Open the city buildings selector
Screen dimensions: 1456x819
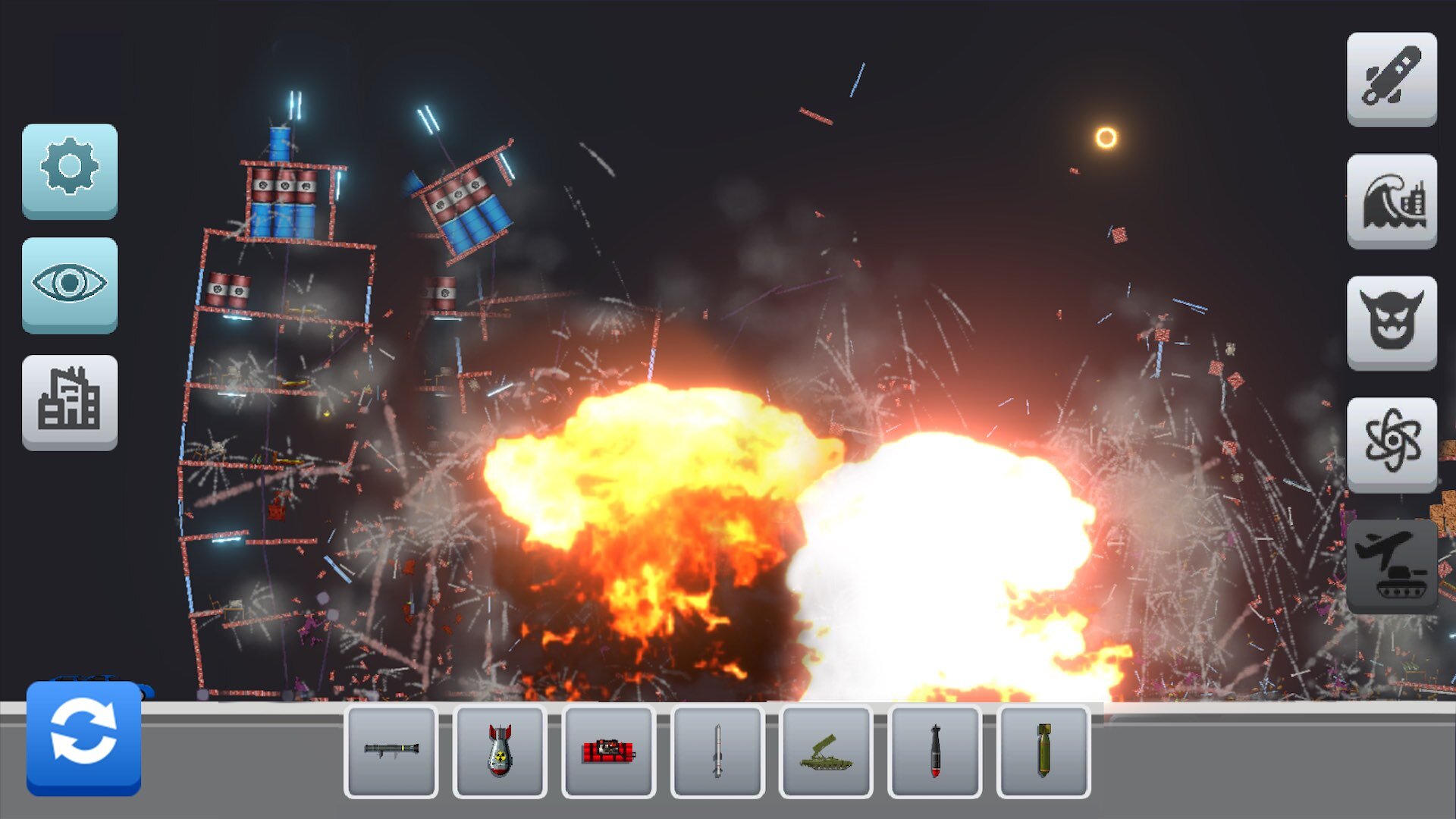point(70,401)
